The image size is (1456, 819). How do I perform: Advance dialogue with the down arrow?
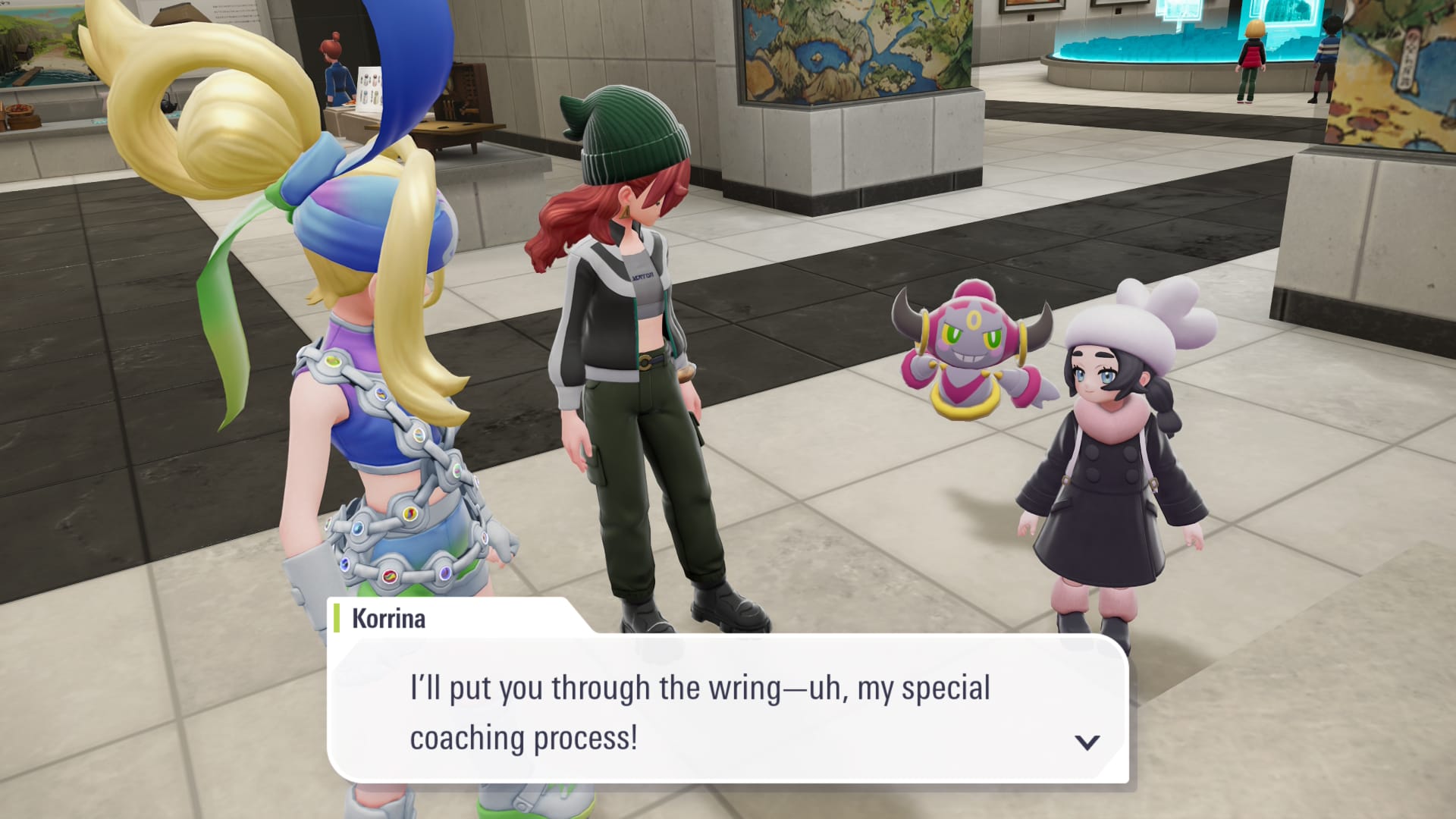[1087, 742]
